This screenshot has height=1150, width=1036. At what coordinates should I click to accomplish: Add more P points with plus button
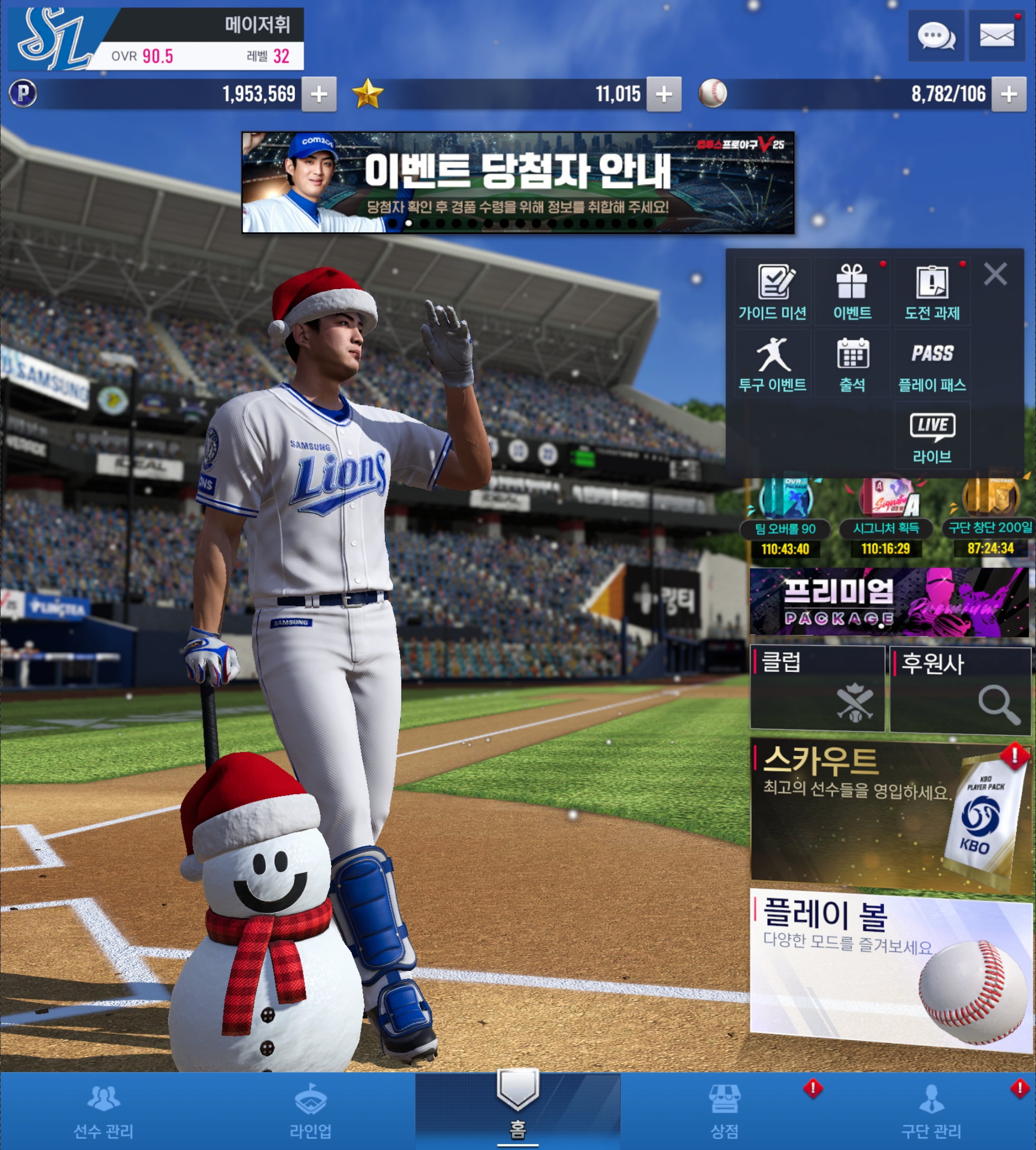(319, 94)
